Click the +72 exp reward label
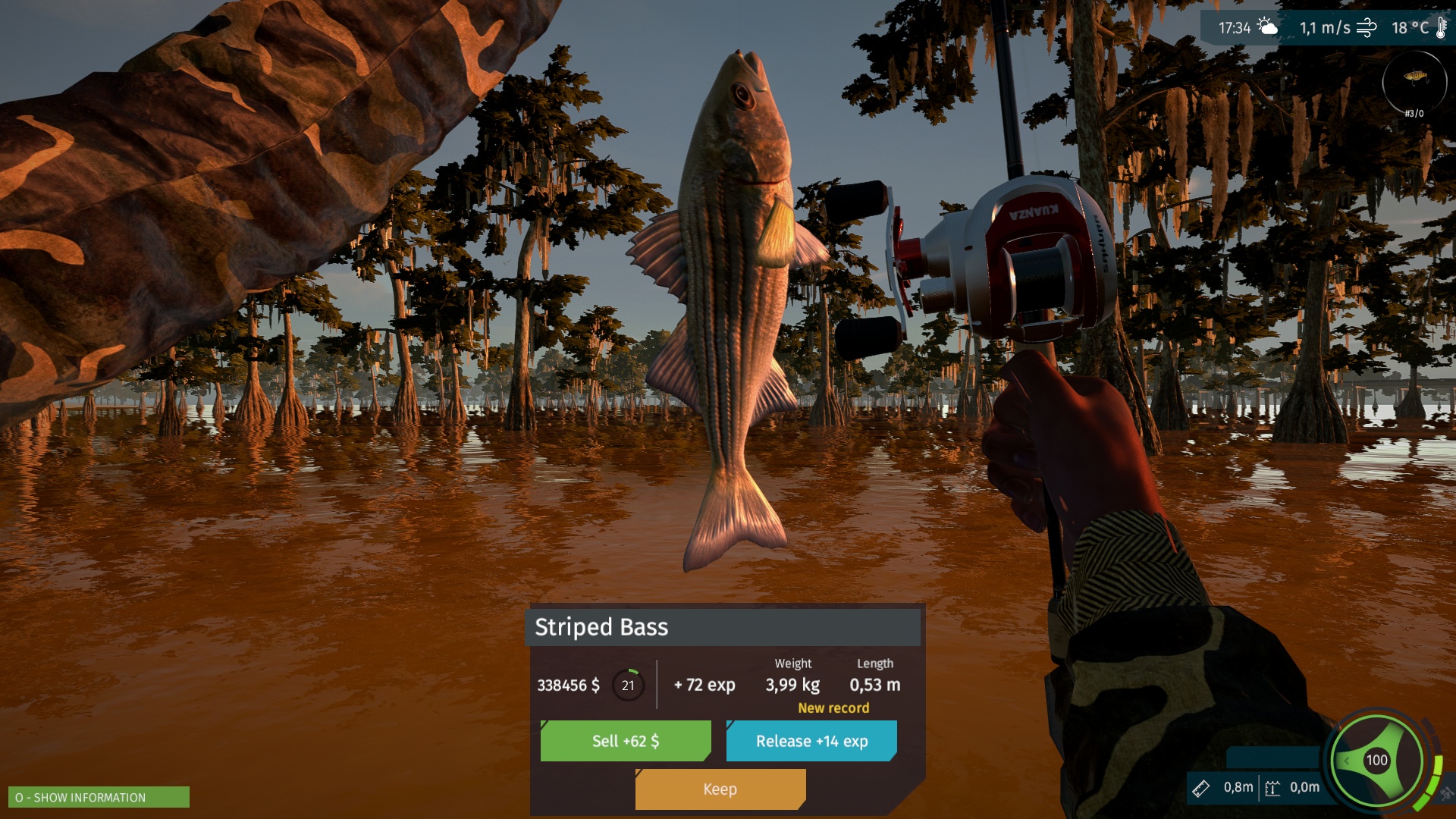The height and width of the screenshot is (819, 1456). [703, 685]
